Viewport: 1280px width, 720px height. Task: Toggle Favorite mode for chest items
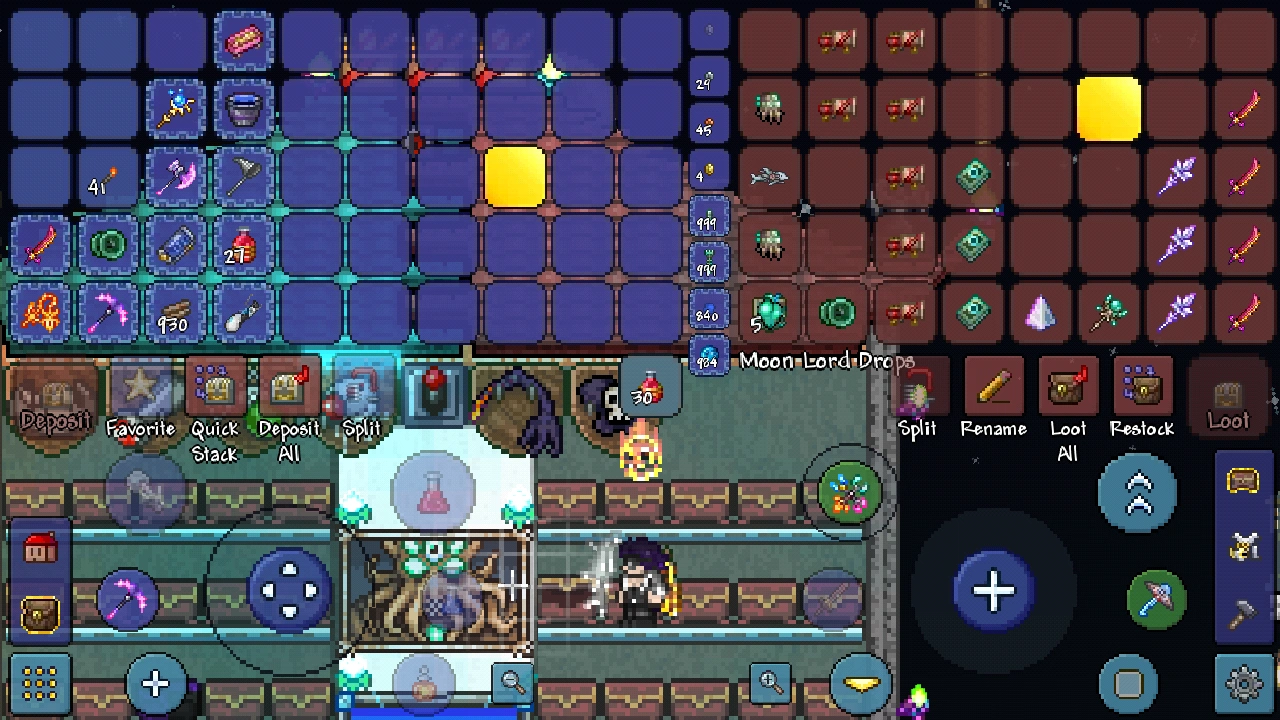point(142,395)
